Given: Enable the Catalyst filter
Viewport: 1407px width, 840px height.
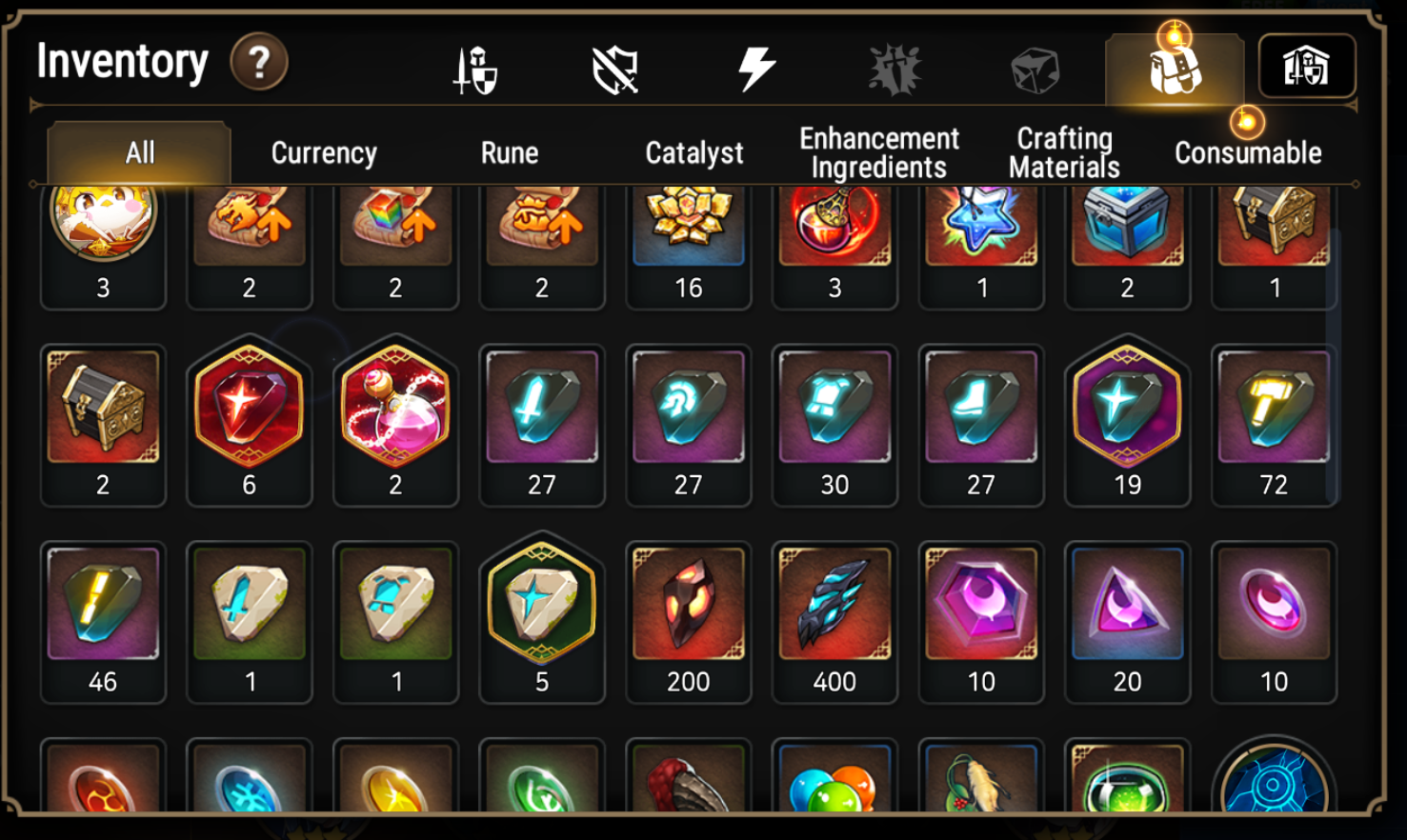Looking at the screenshot, I should click(x=695, y=151).
